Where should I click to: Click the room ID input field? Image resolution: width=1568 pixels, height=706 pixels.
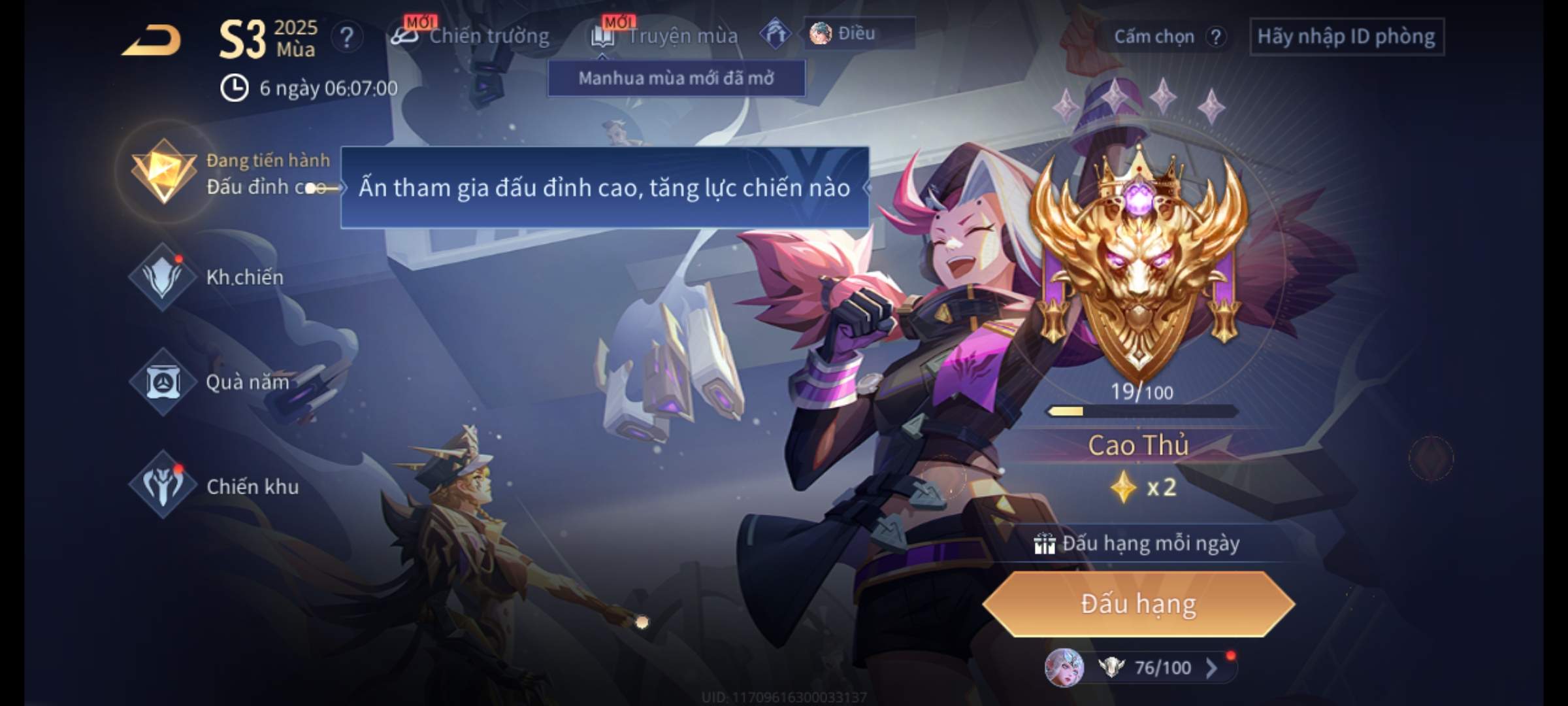[x=1346, y=37]
